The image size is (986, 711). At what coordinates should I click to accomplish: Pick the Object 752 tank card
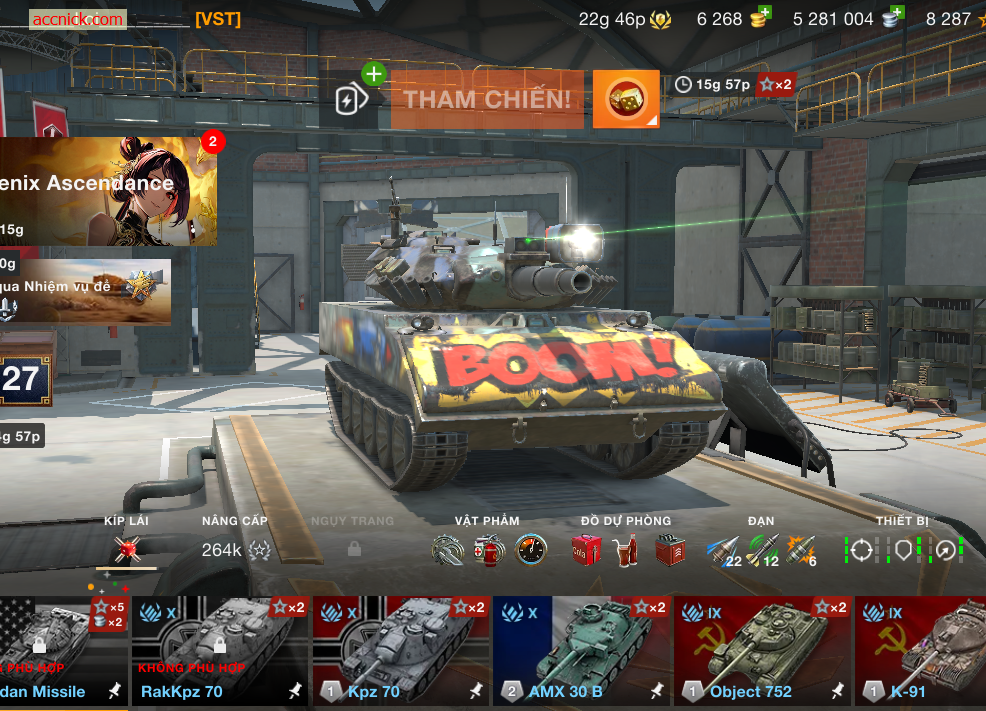pos(762,651)
